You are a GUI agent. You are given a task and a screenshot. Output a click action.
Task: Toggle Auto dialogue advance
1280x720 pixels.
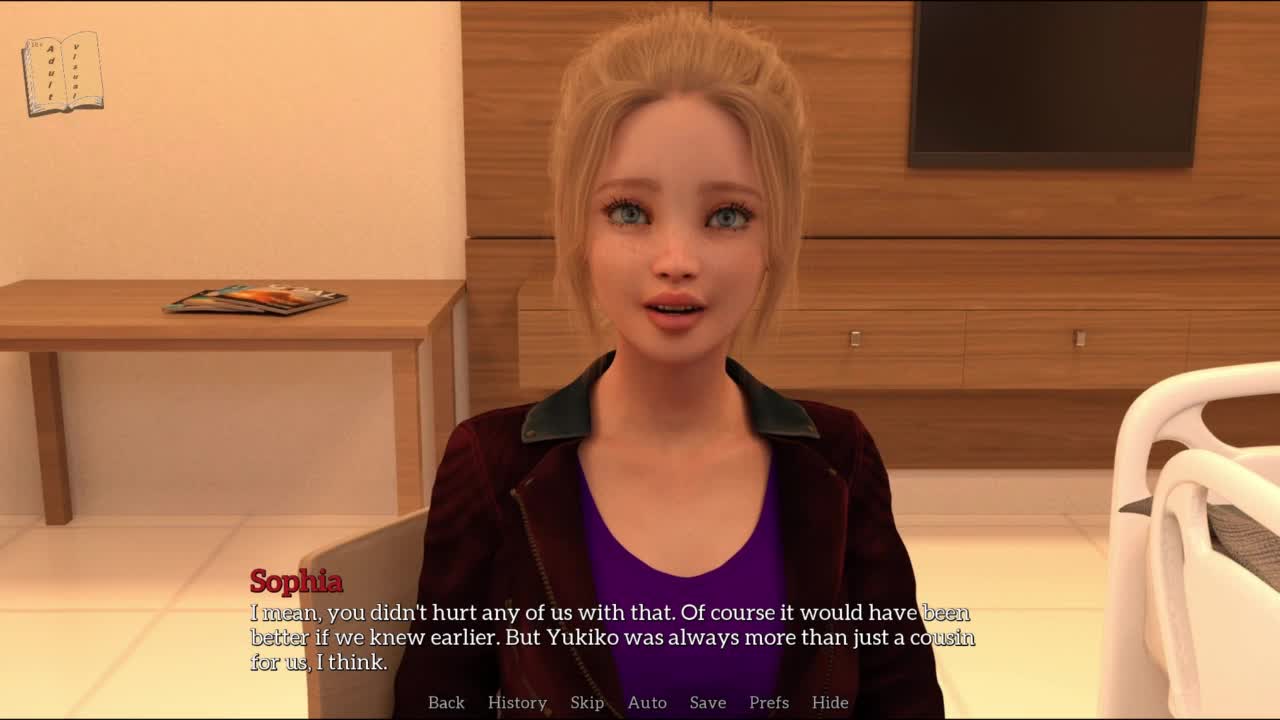[x=647, y=702]
